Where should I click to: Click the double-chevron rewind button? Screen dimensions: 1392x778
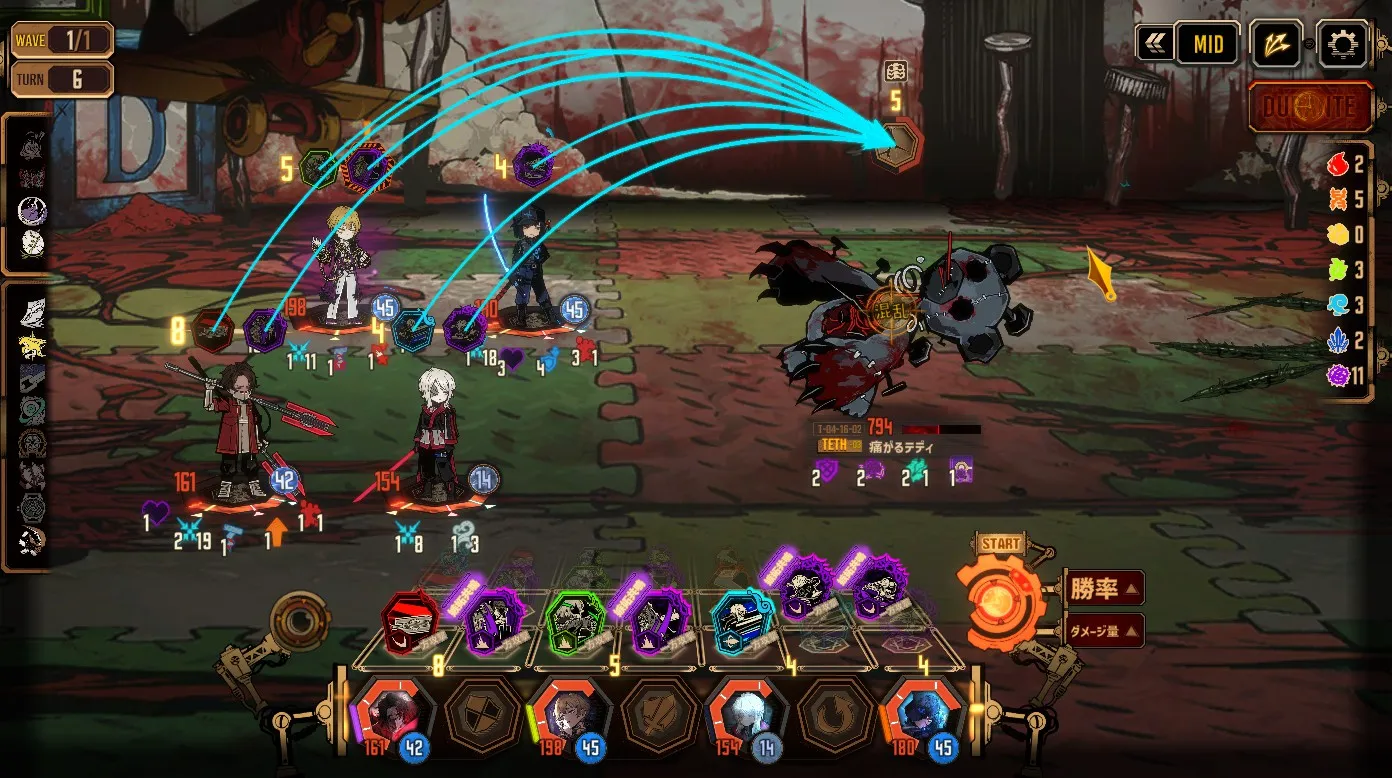(1155, 44)
